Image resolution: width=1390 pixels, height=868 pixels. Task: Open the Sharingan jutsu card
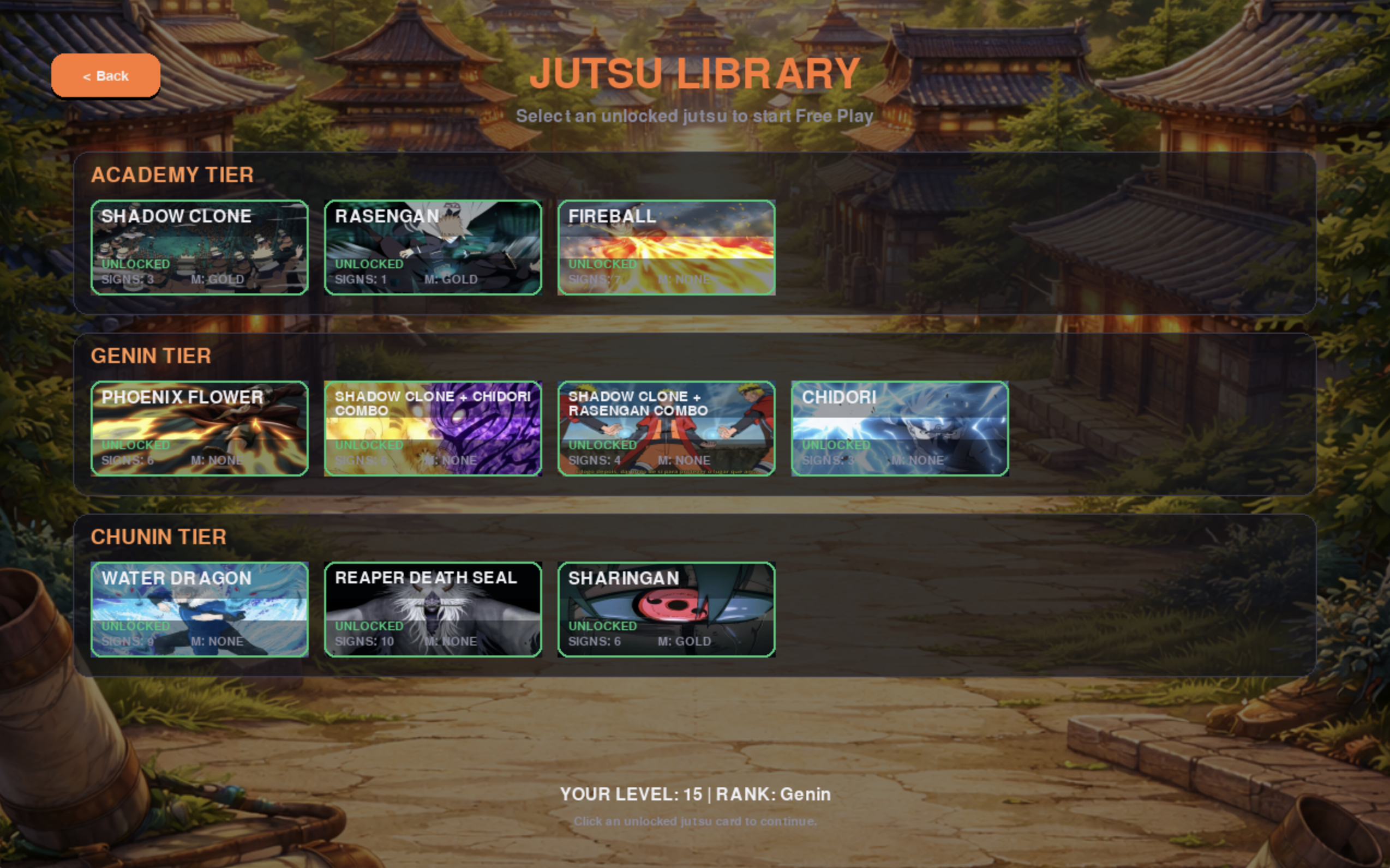click(666, 610)
